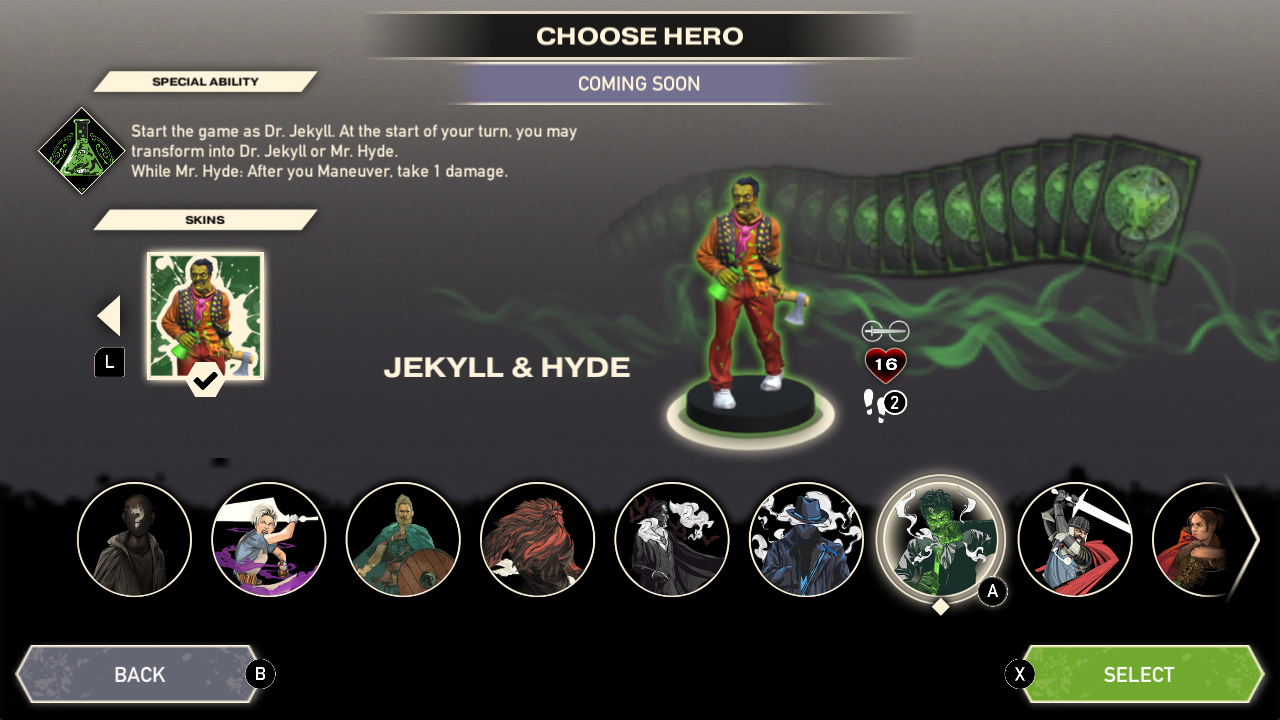Select the red-maned beast hero portrait
The width and height of the screenshot is (1280, 720).
tap(537, 539)
